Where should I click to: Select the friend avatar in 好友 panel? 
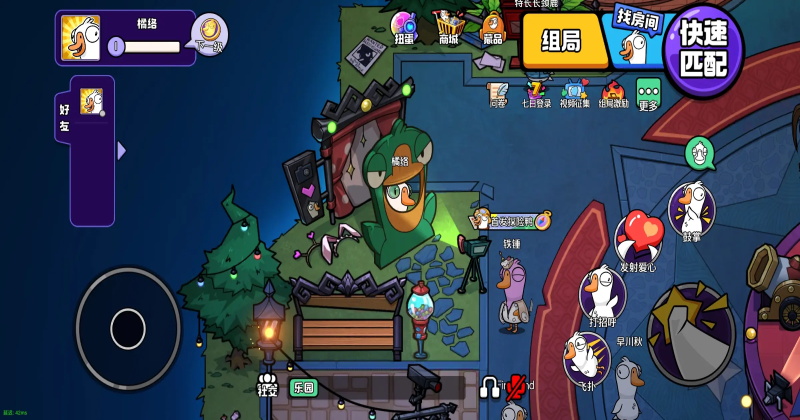tap(92, 102)
